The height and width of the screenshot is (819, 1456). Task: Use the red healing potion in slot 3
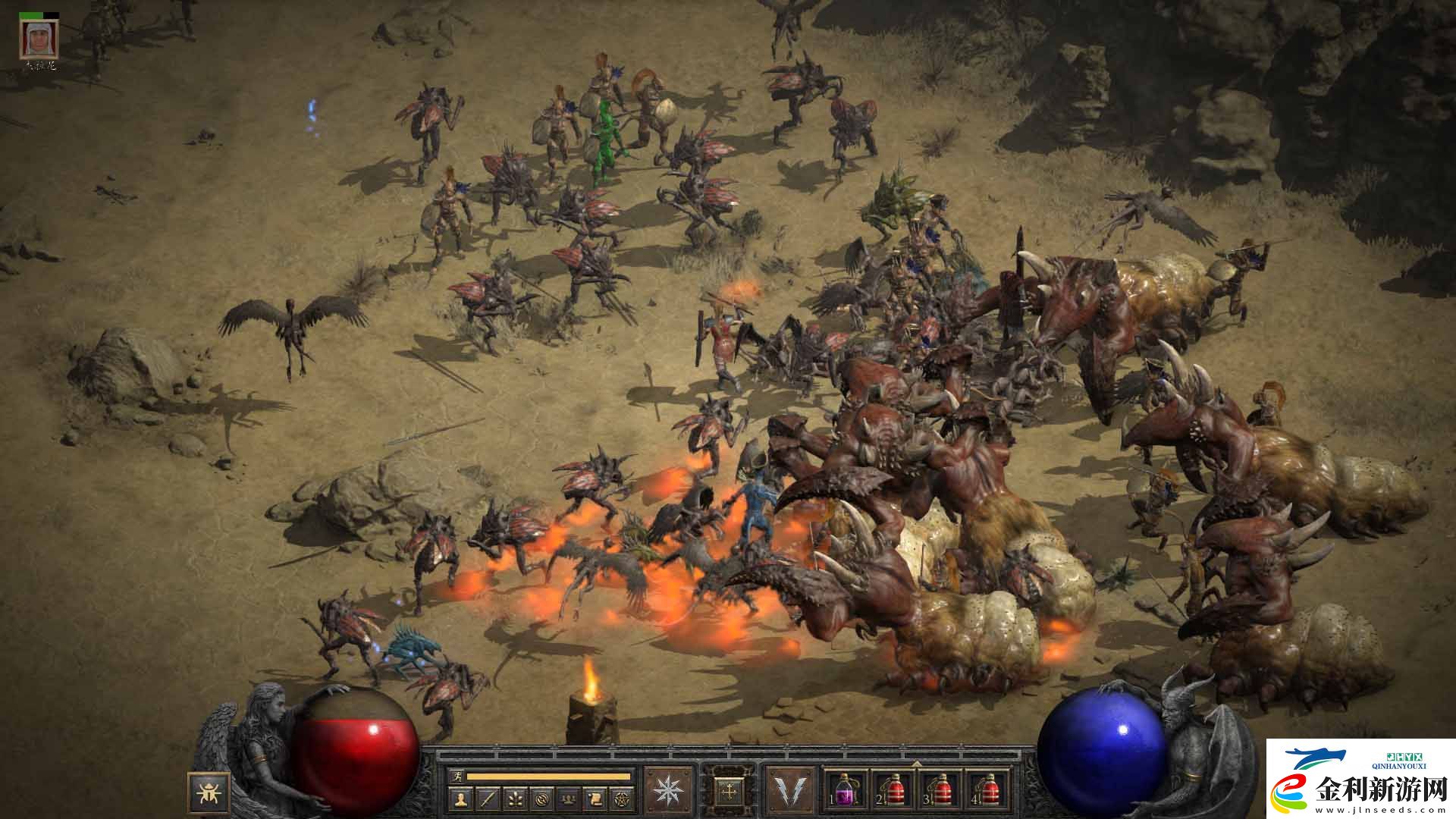pos(941,791)
